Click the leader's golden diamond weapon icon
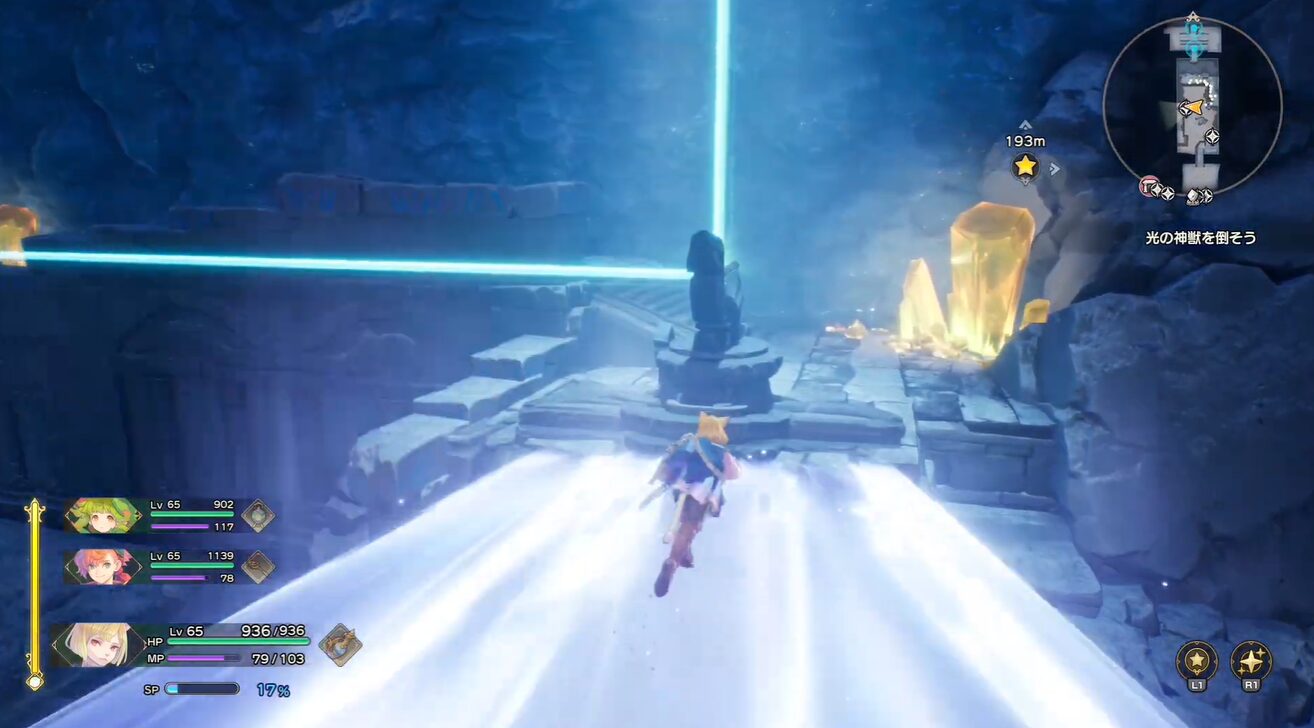Image resolution: width=1314 pixels, height=728 pixels. (x=340, y=644)
